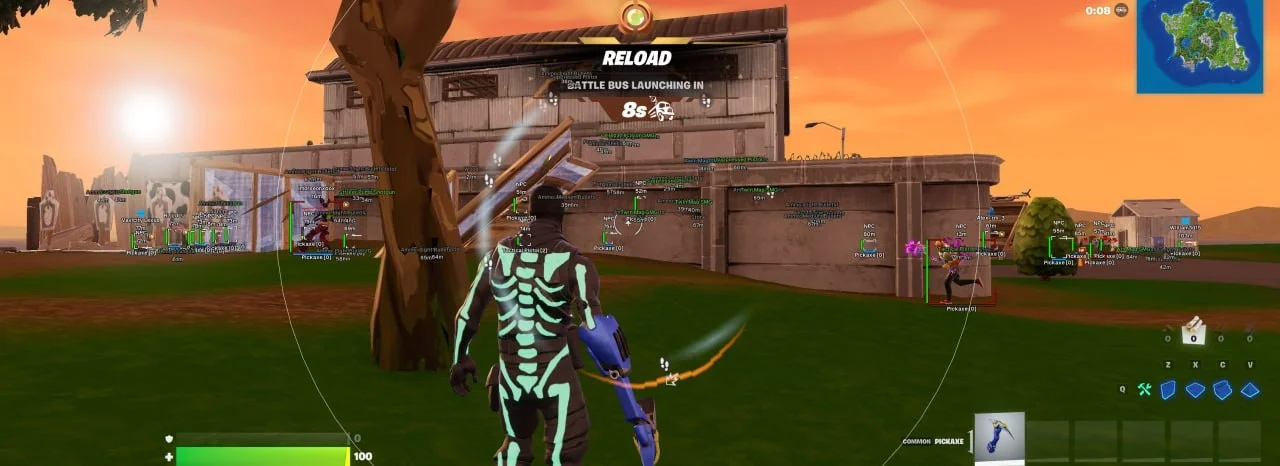
Task: Open the island minimap
Action: point(1207,46)
